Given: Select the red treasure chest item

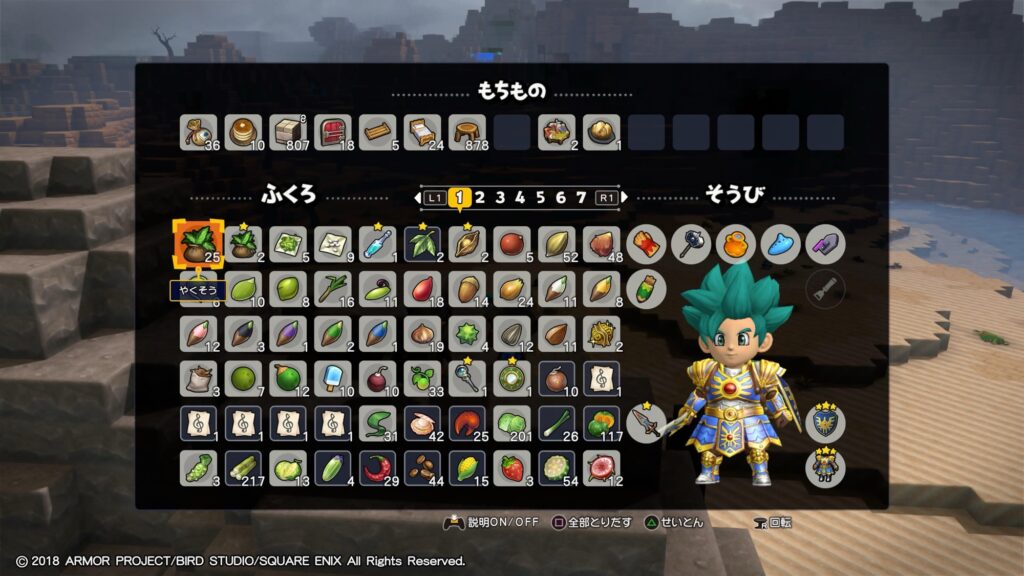Looking at the screenshot, I should (x=332, y=132).
